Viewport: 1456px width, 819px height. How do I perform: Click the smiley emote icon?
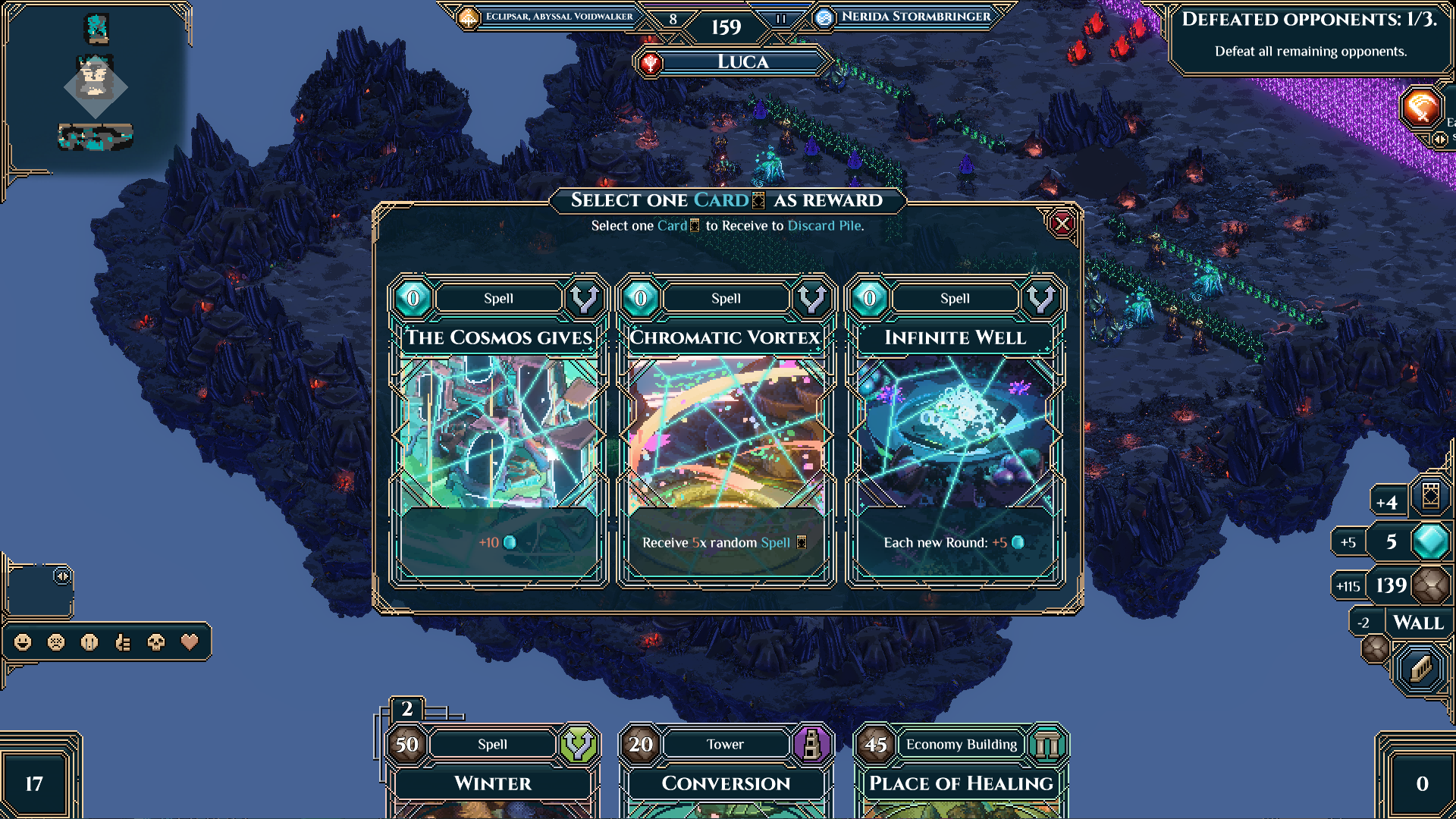[x=23, y=642]
